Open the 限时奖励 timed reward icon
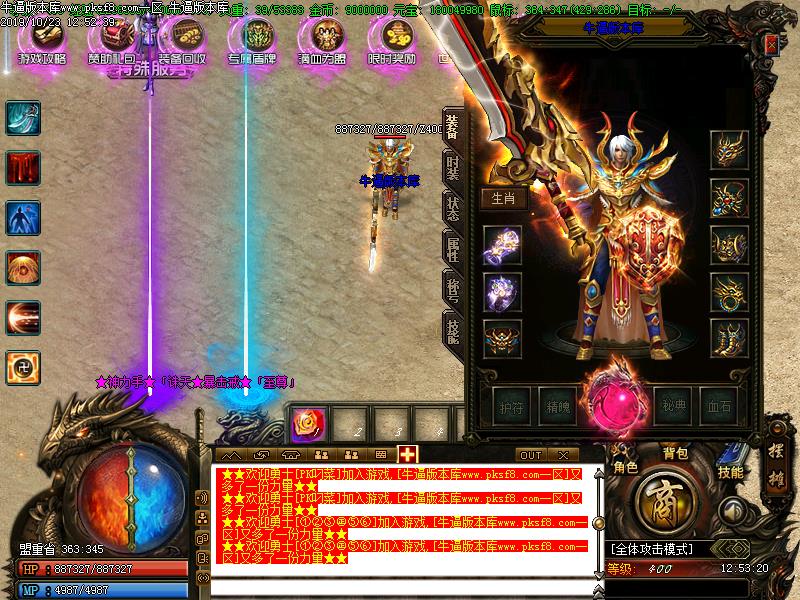Image resolution: width=800 pixels, height=600 pixels. click(x=392, y=40)
